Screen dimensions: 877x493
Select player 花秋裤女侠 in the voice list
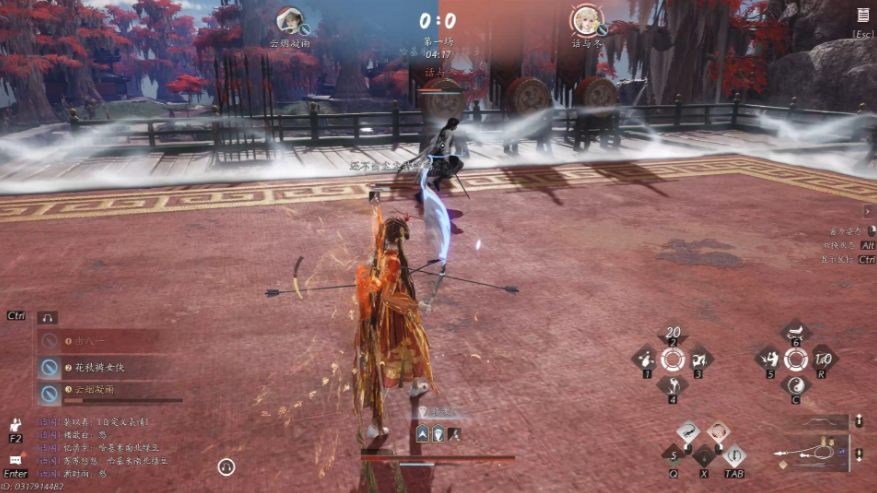[x=98, y=367]
